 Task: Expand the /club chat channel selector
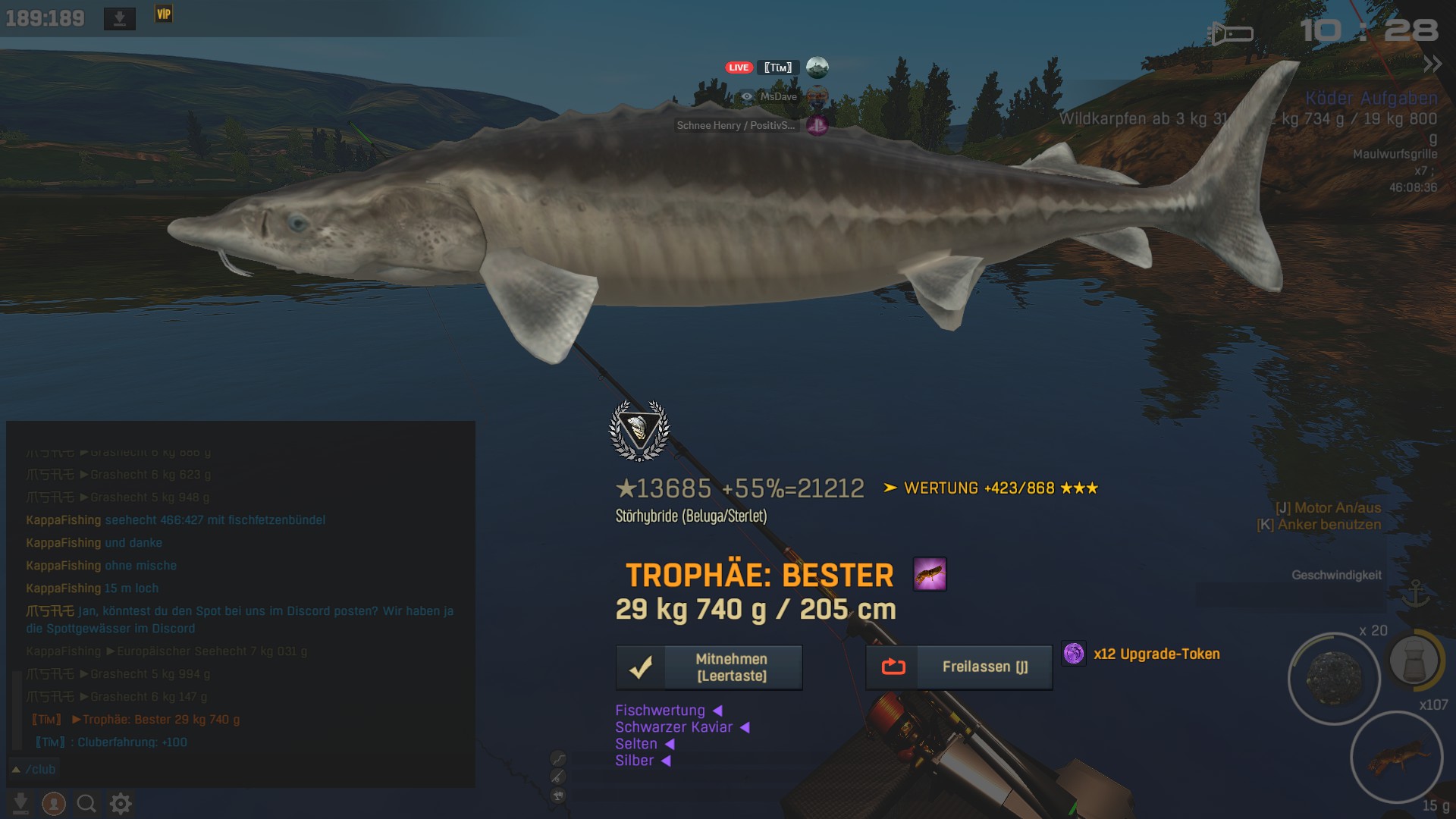[x=34, y=769]
